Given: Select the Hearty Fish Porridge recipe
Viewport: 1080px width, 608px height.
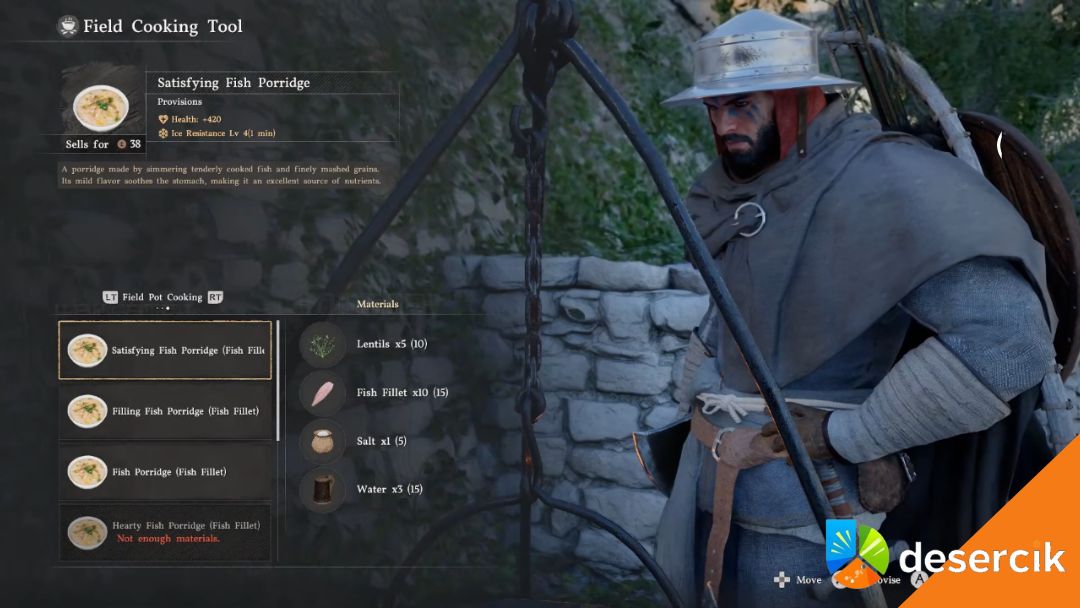Looking at the screenshot, I should click(x=165, y=531).
